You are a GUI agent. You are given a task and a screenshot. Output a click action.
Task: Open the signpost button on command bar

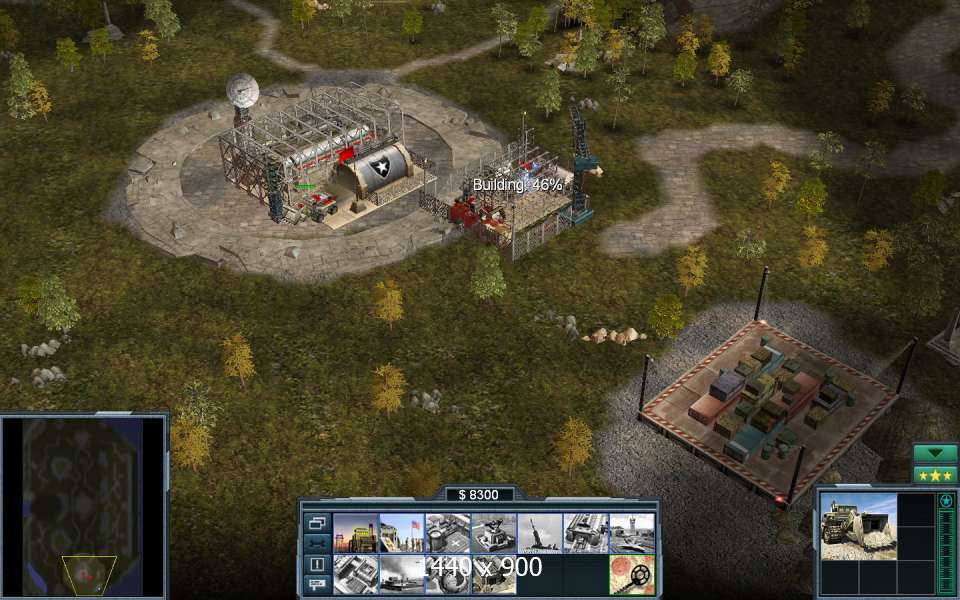pos(317,583)
